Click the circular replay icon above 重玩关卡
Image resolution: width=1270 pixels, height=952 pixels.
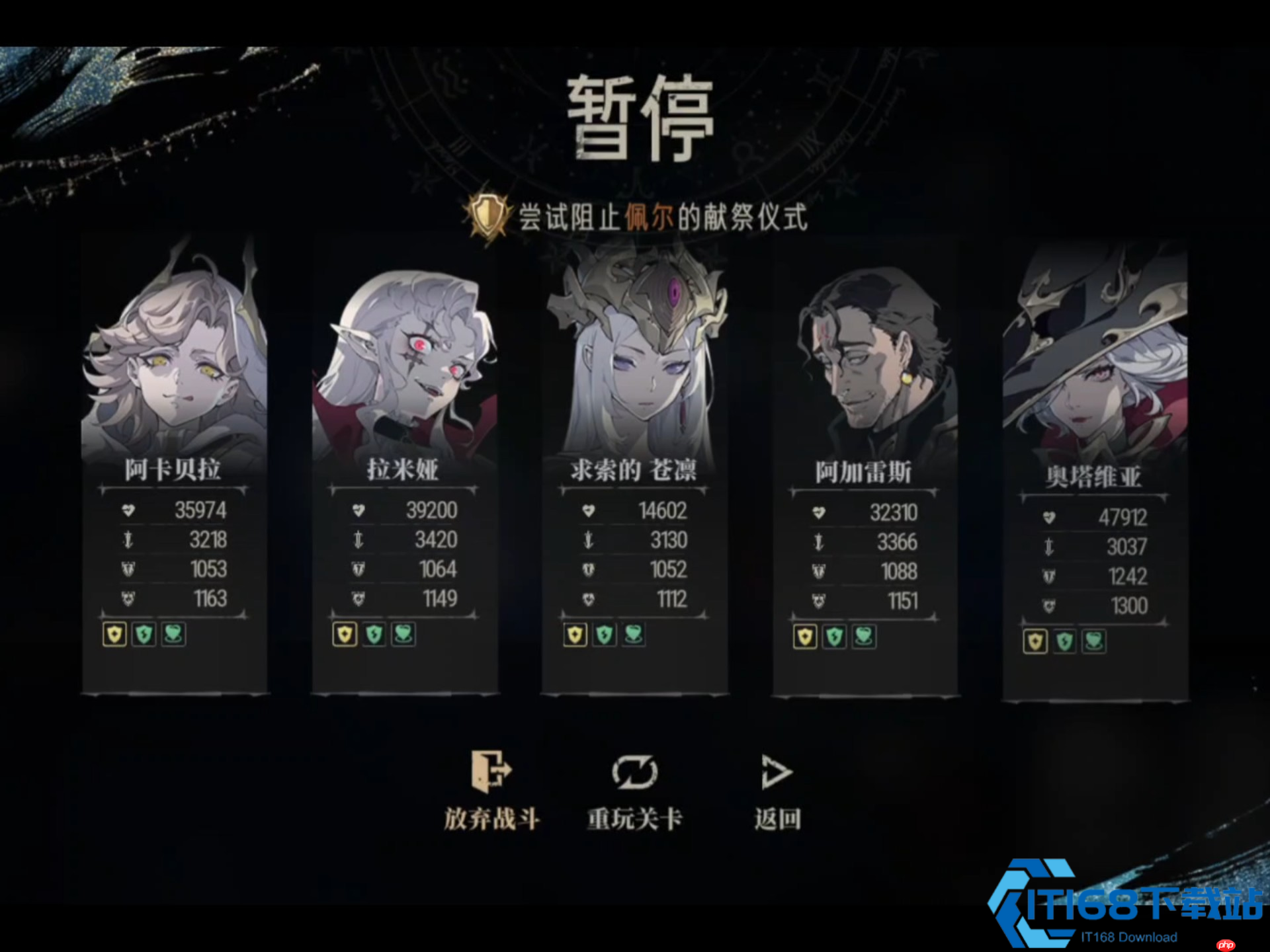click(636, 770)
